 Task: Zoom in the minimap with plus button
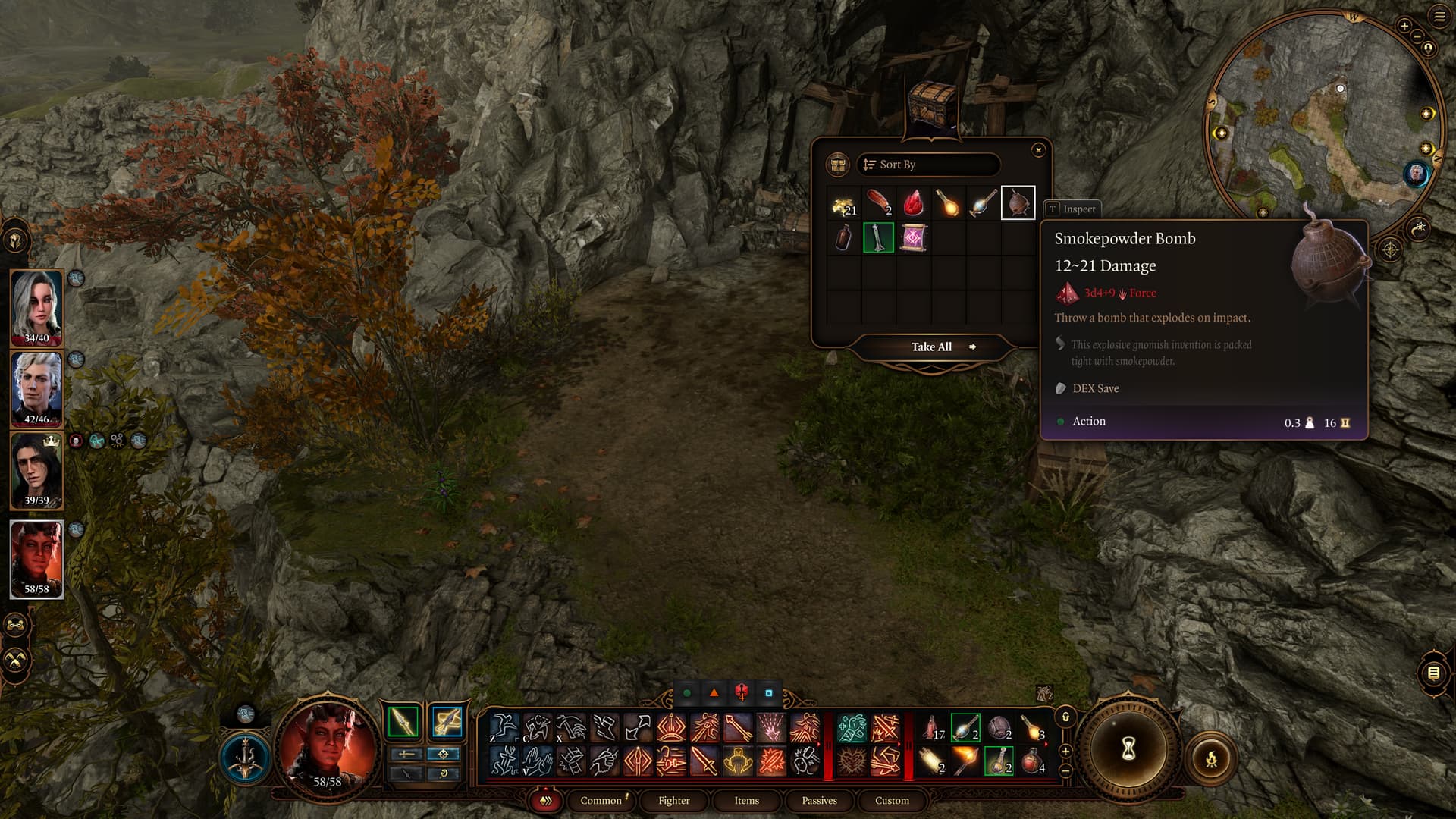1404,26
